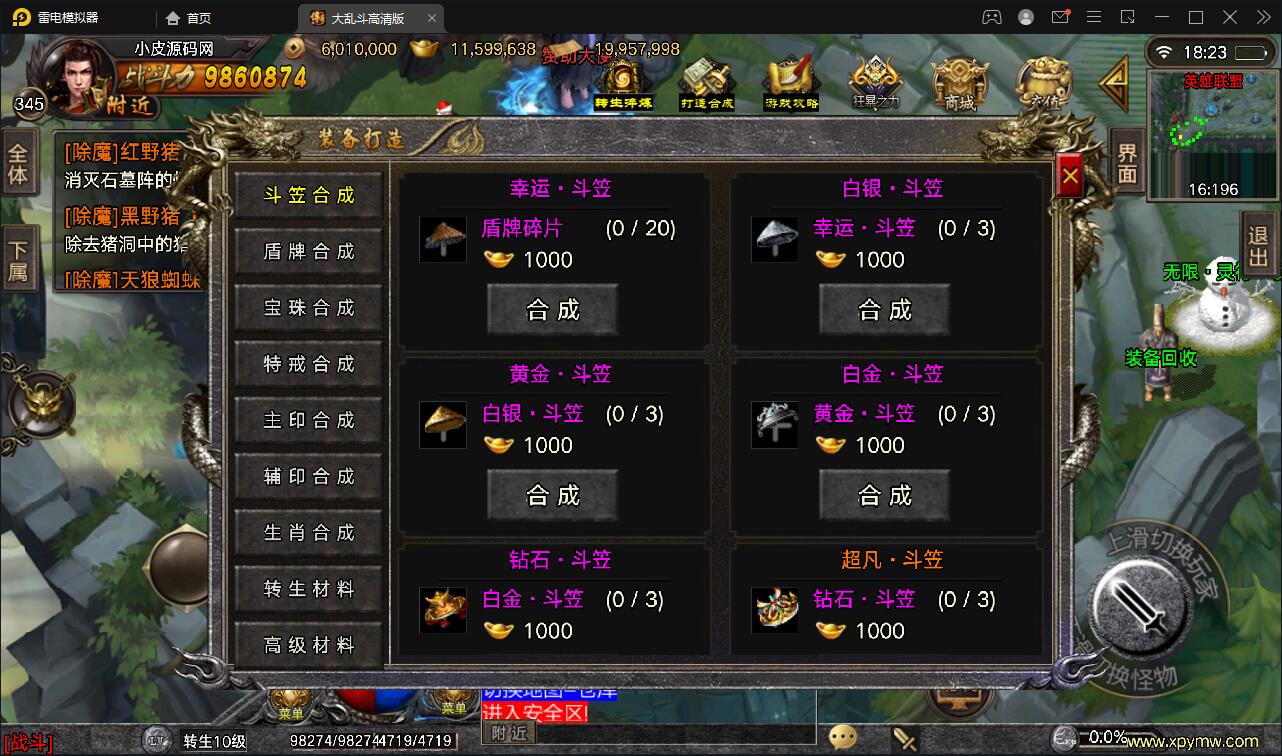Viewport: 1282px width, 756px height.
Task: Activate the 狂暴之力 power icon
Action: [874, 80]
